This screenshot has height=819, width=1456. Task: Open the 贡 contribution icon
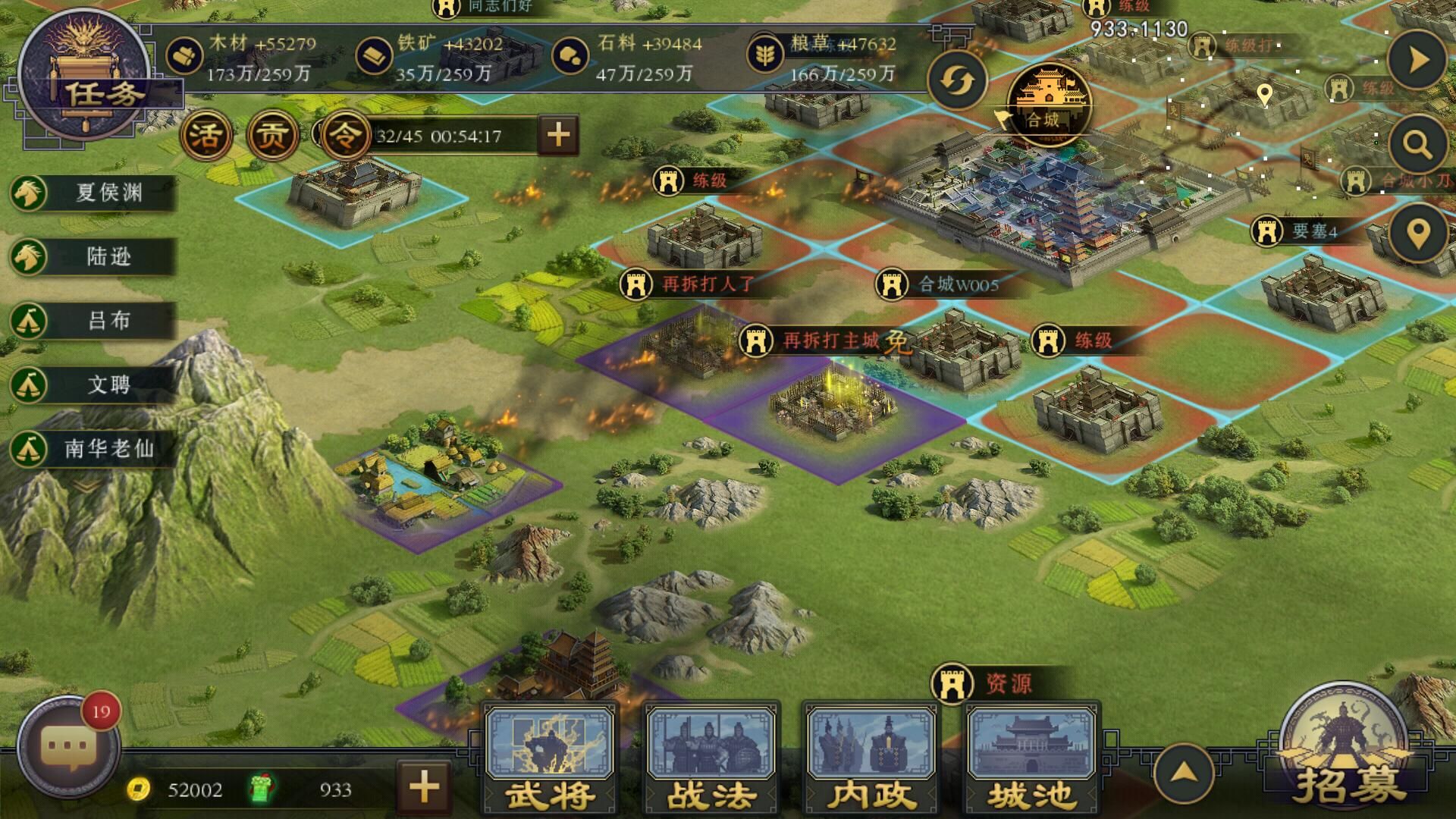click(x=271, y=136)
